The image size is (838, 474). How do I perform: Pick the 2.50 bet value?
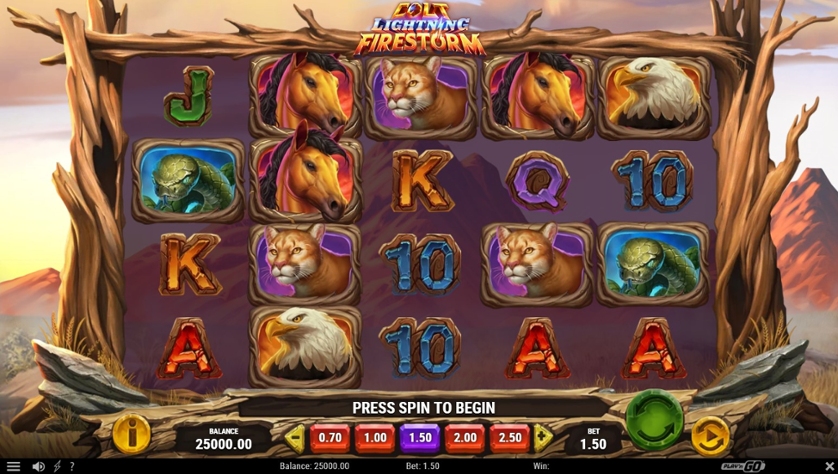509,437
